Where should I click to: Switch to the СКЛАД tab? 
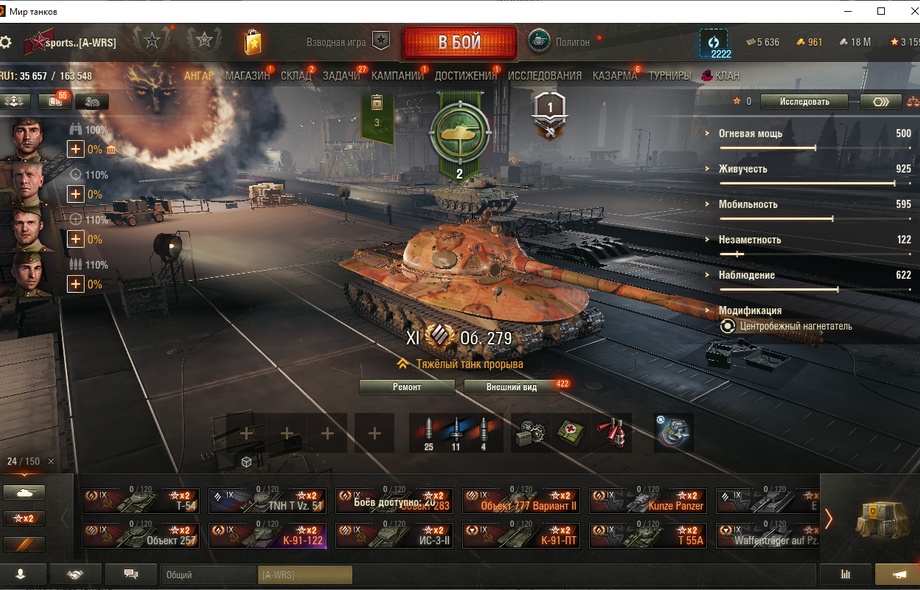(295, 76)
